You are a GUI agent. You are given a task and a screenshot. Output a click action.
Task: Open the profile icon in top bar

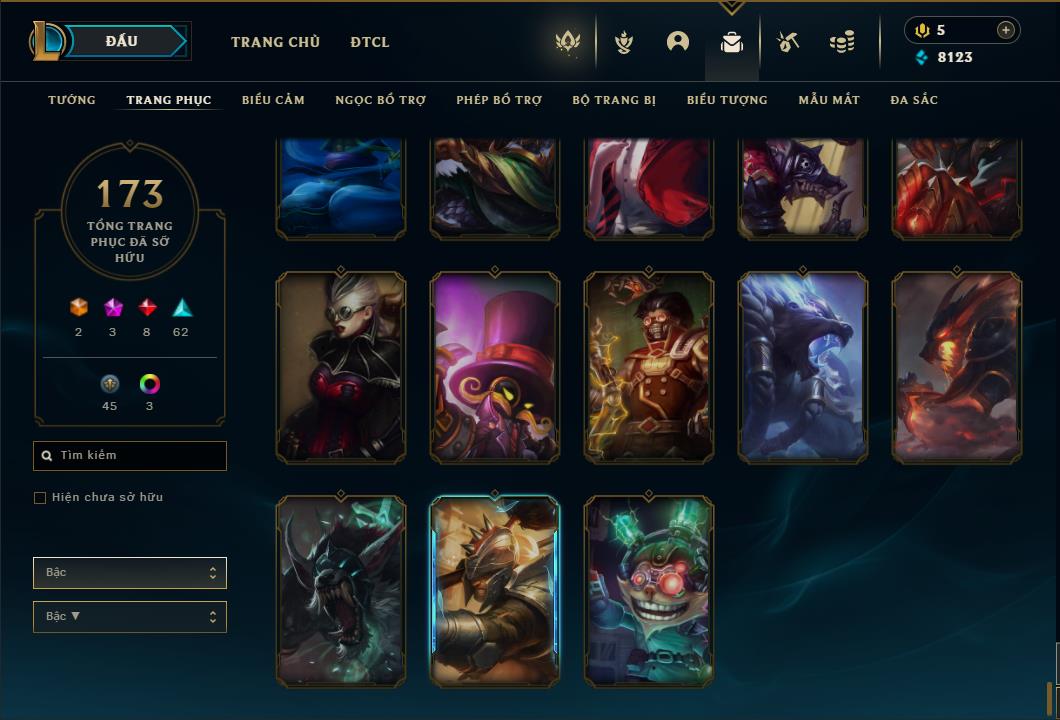[678, 42]
